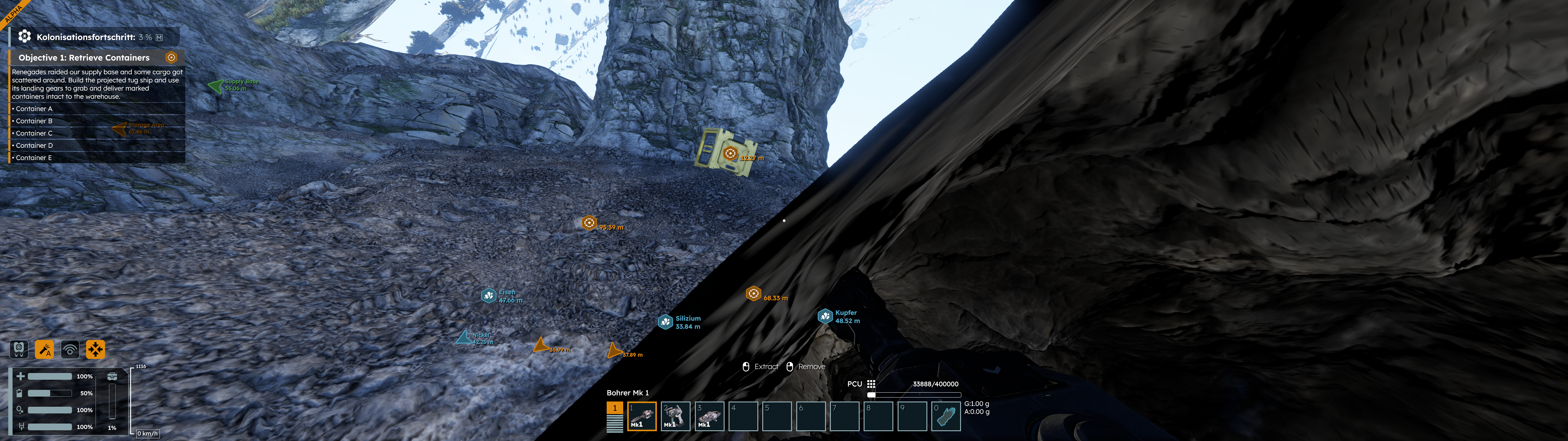
Task: Toggle the automatic flashlight icon
Action: [x=44, y=349]
